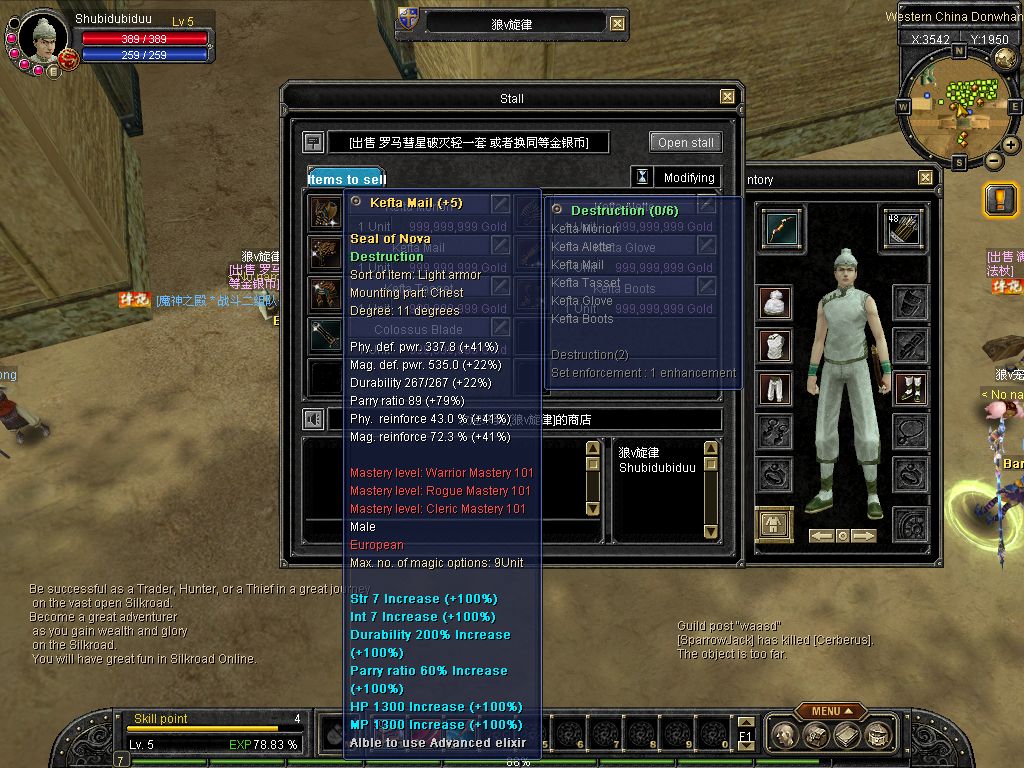Close the target name panel at top
The image size is (1024, 768).
(x=618, y=23)
